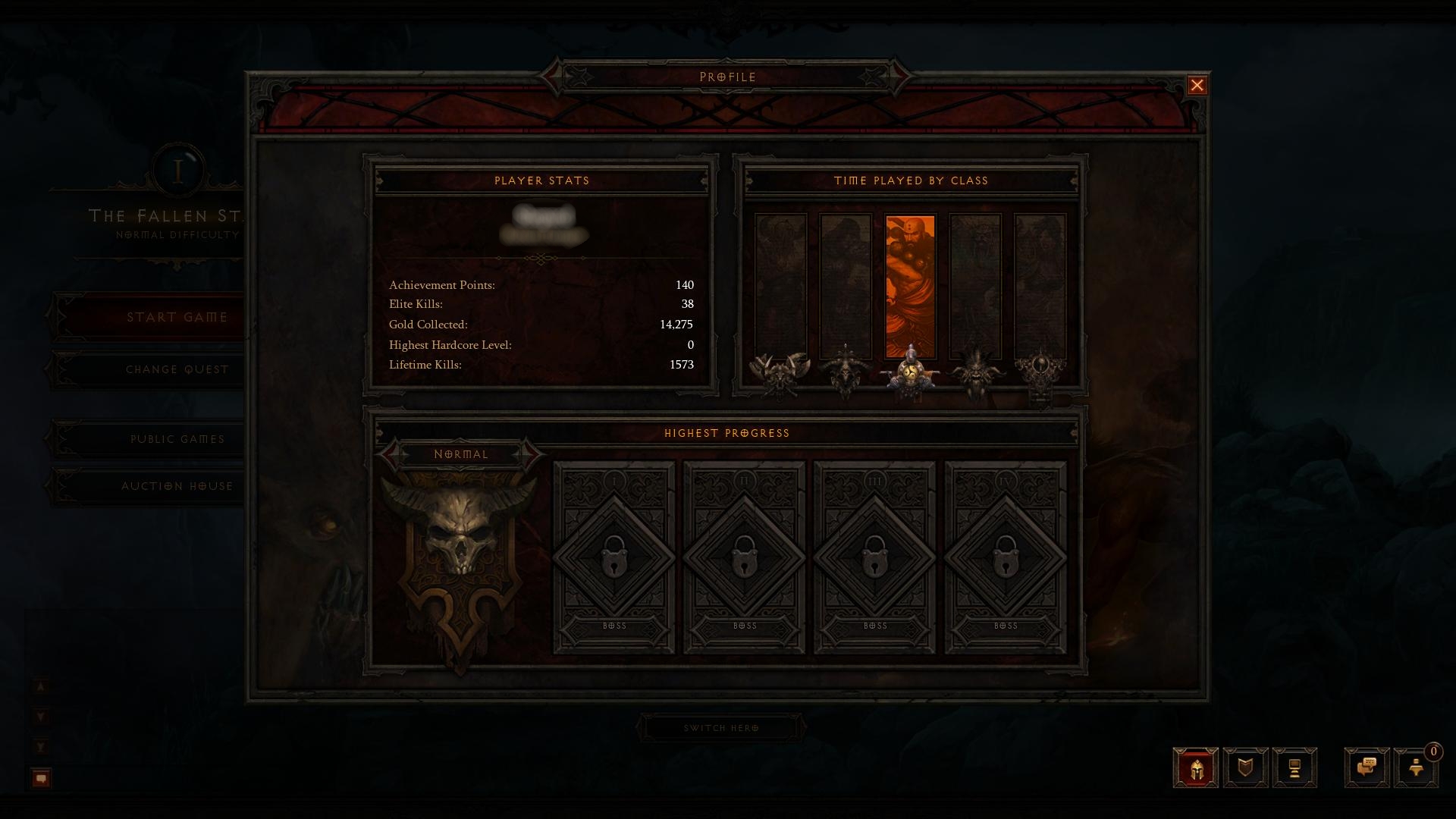Open the friends list social button
Image resolution: width=1456 pixels, height=819 pixels.
pos(1415,768)
